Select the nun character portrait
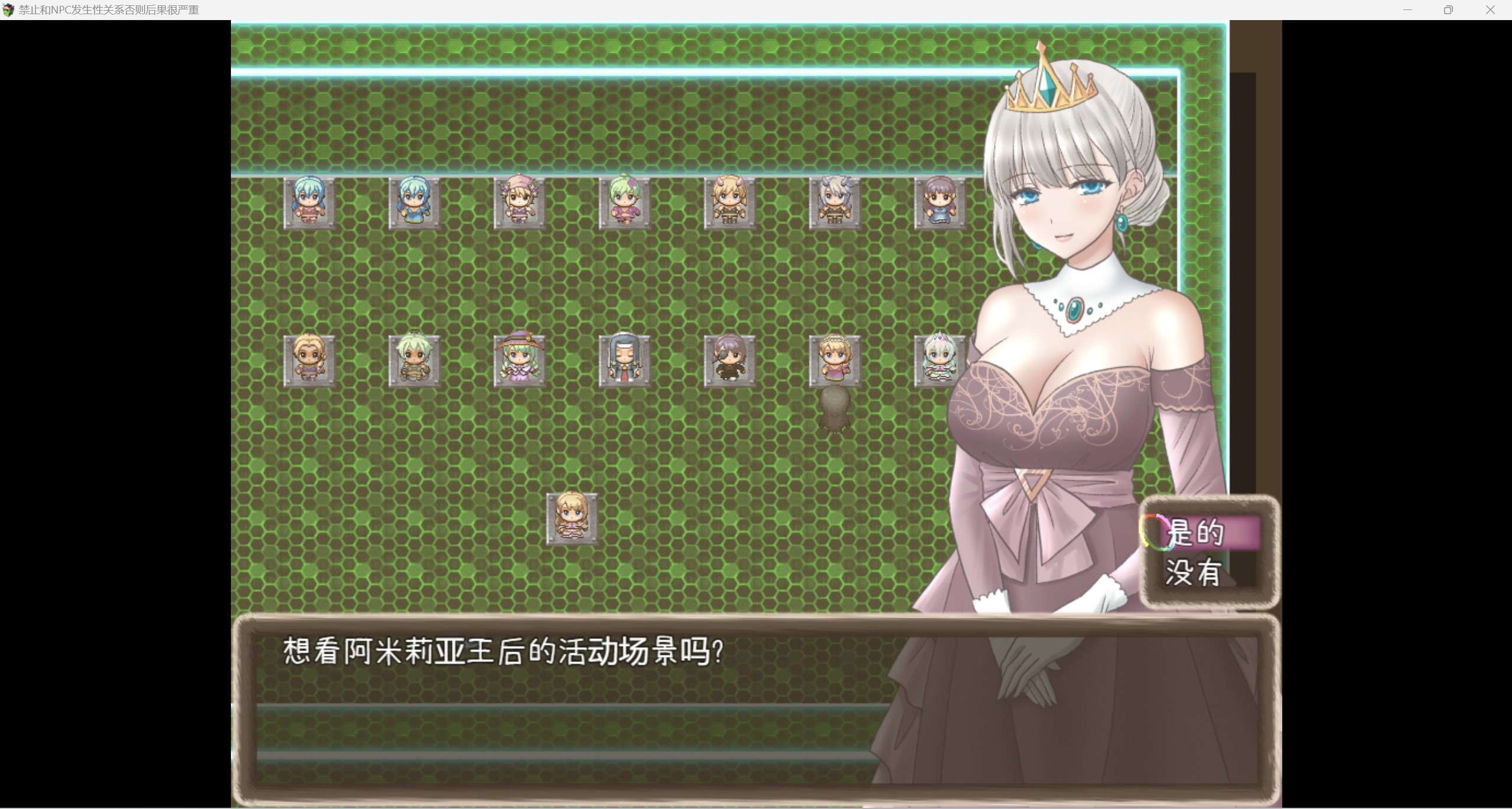 point(624,361)
